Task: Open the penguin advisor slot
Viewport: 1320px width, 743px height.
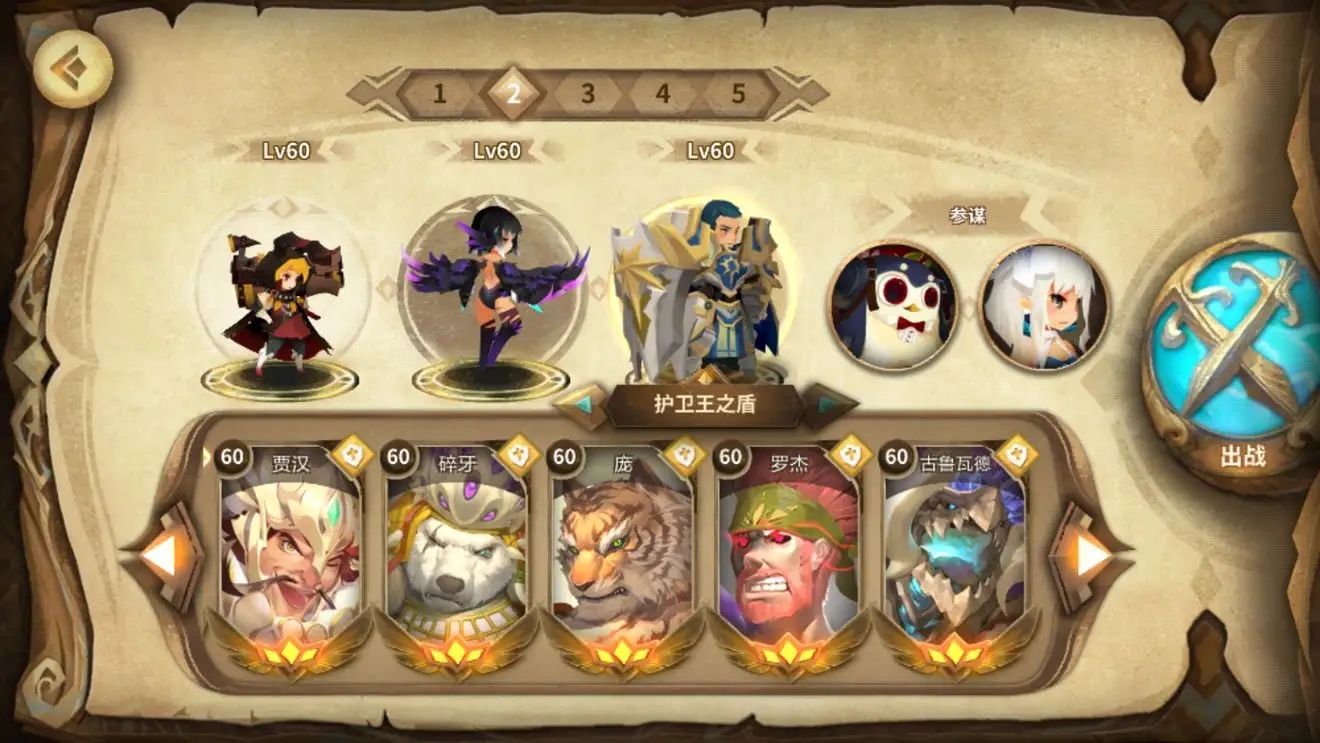Action: pyautogui.click(x=892, y=305)
